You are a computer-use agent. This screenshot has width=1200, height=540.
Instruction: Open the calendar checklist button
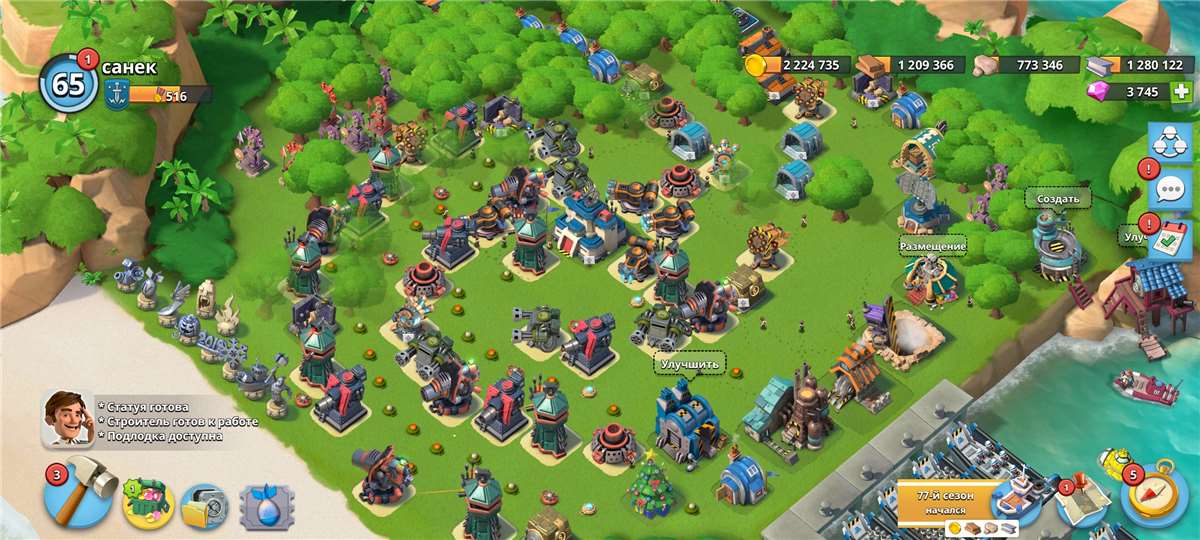(1169, 240)
